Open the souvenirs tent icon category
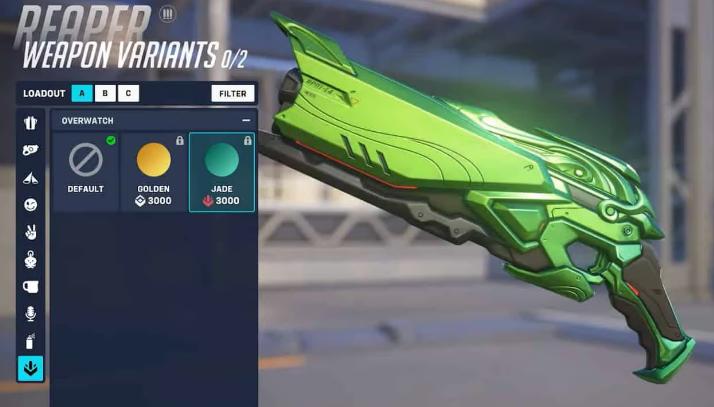Screen dimensions: 714x407 click(31, 177)
